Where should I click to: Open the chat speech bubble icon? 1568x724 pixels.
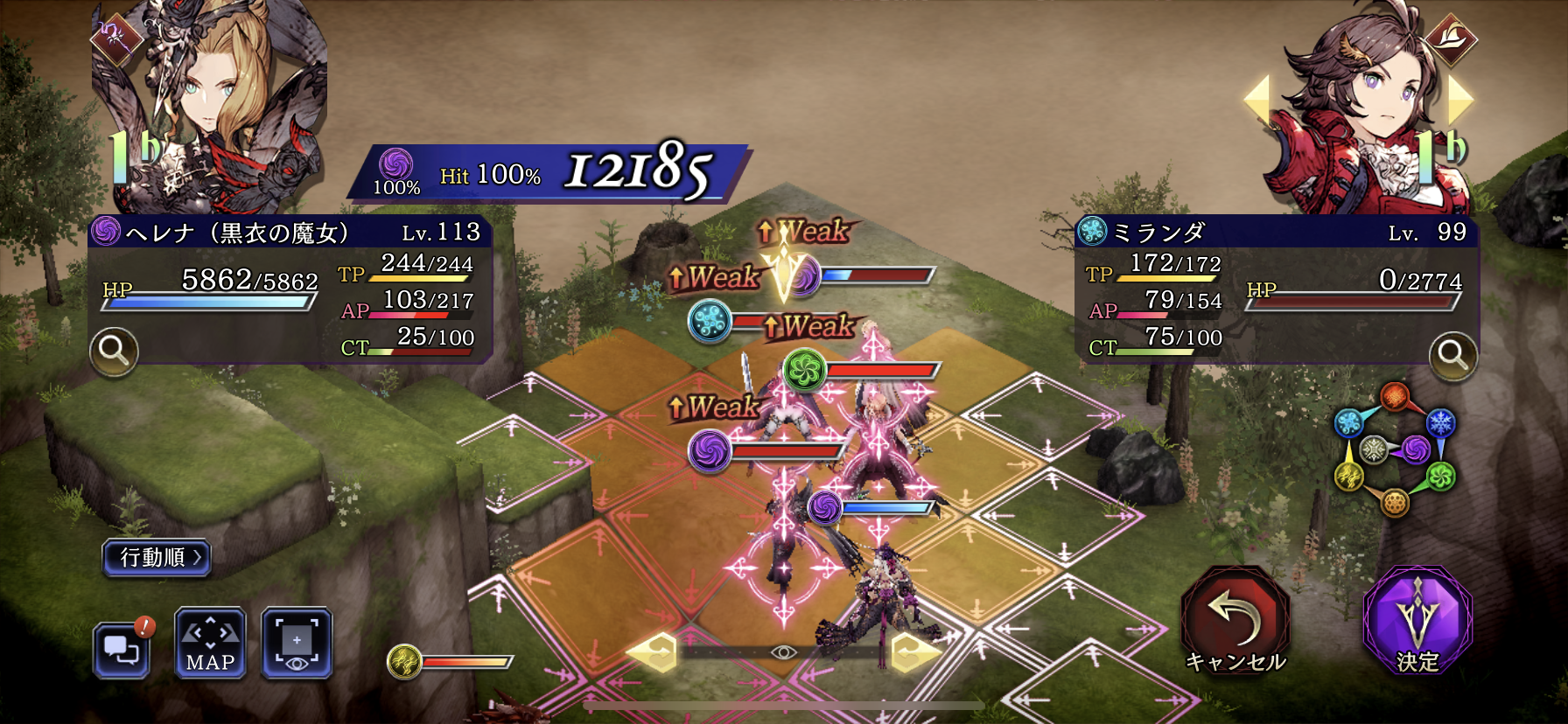tap(122, 649)
